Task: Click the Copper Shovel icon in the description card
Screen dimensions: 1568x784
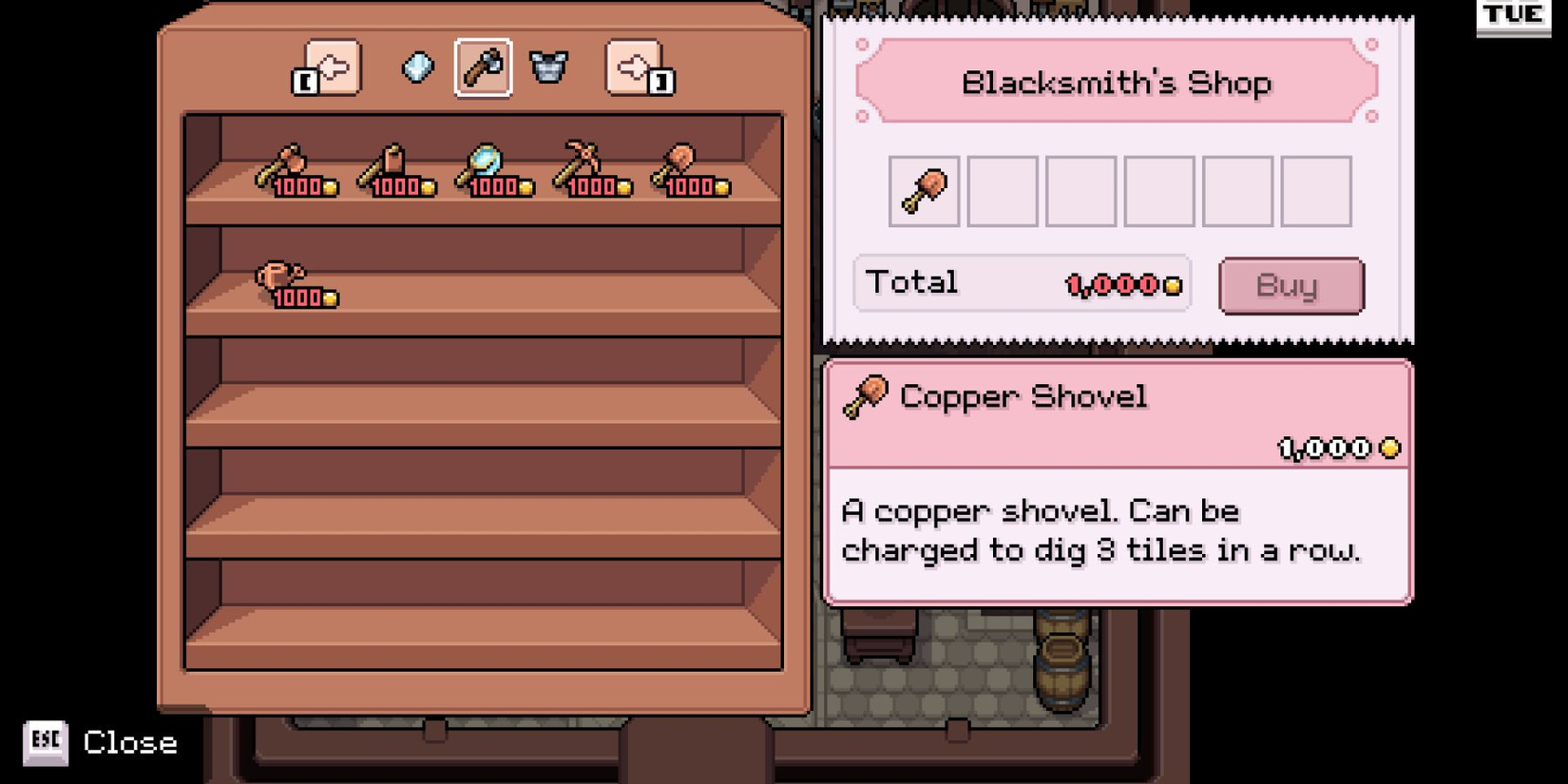Action: 866,396
